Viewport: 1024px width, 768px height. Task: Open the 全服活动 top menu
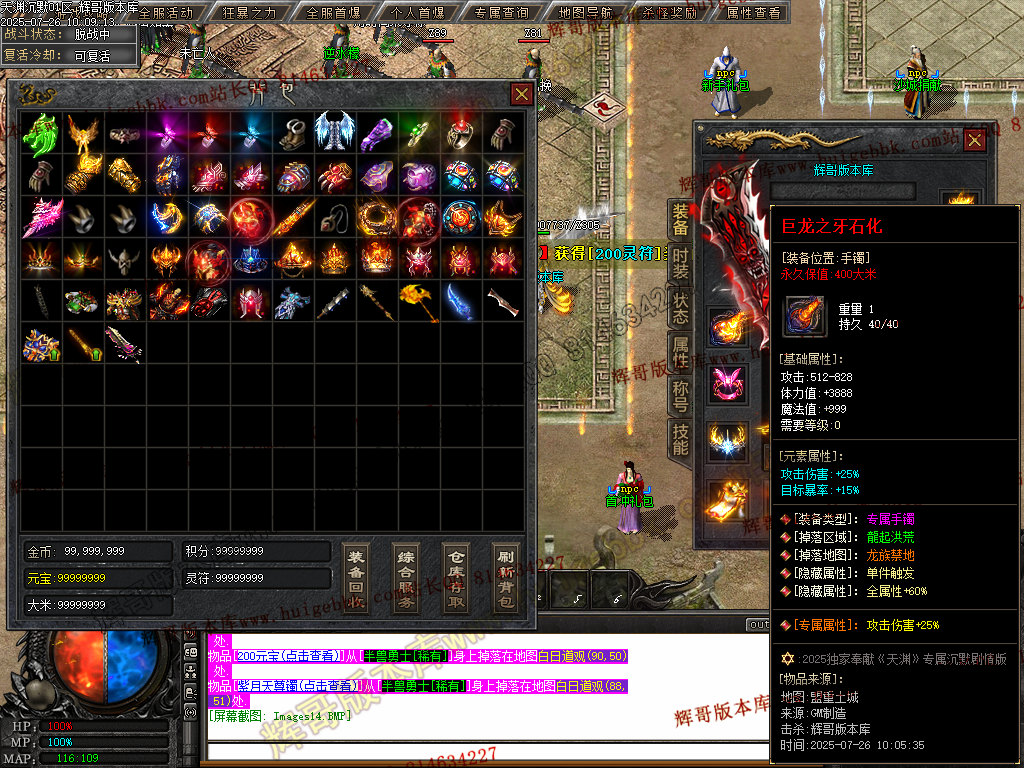click(166, 13)
